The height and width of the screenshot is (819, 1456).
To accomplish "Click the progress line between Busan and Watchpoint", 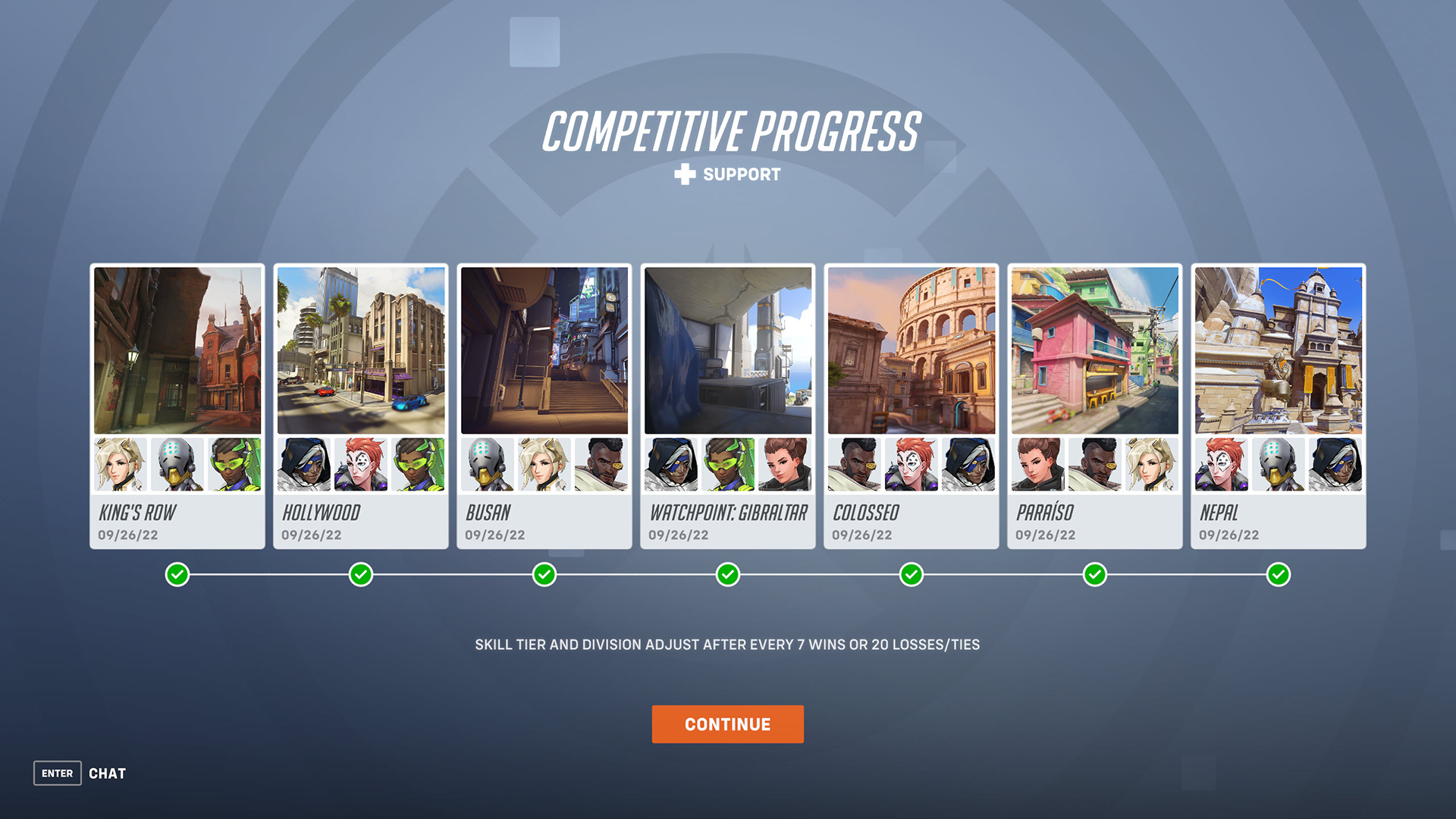I will (x=635, y=575).
